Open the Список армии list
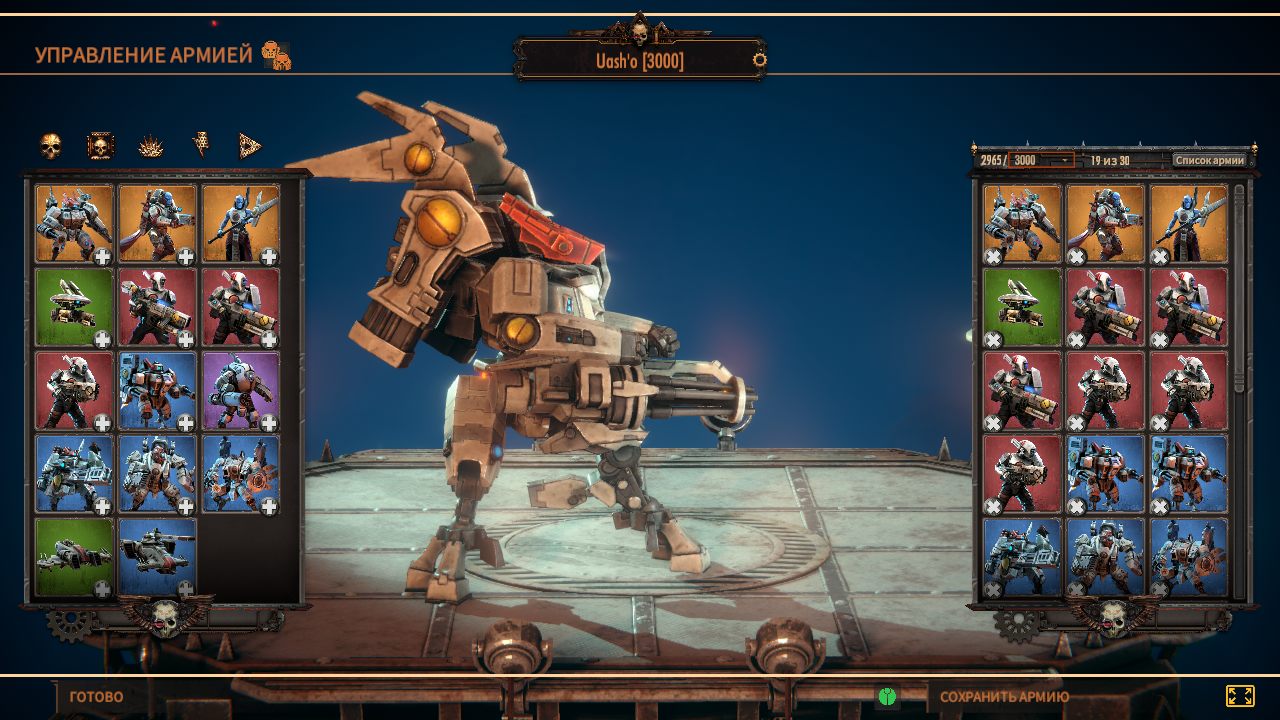1280x720 pixels. [x=1209, y=160]
